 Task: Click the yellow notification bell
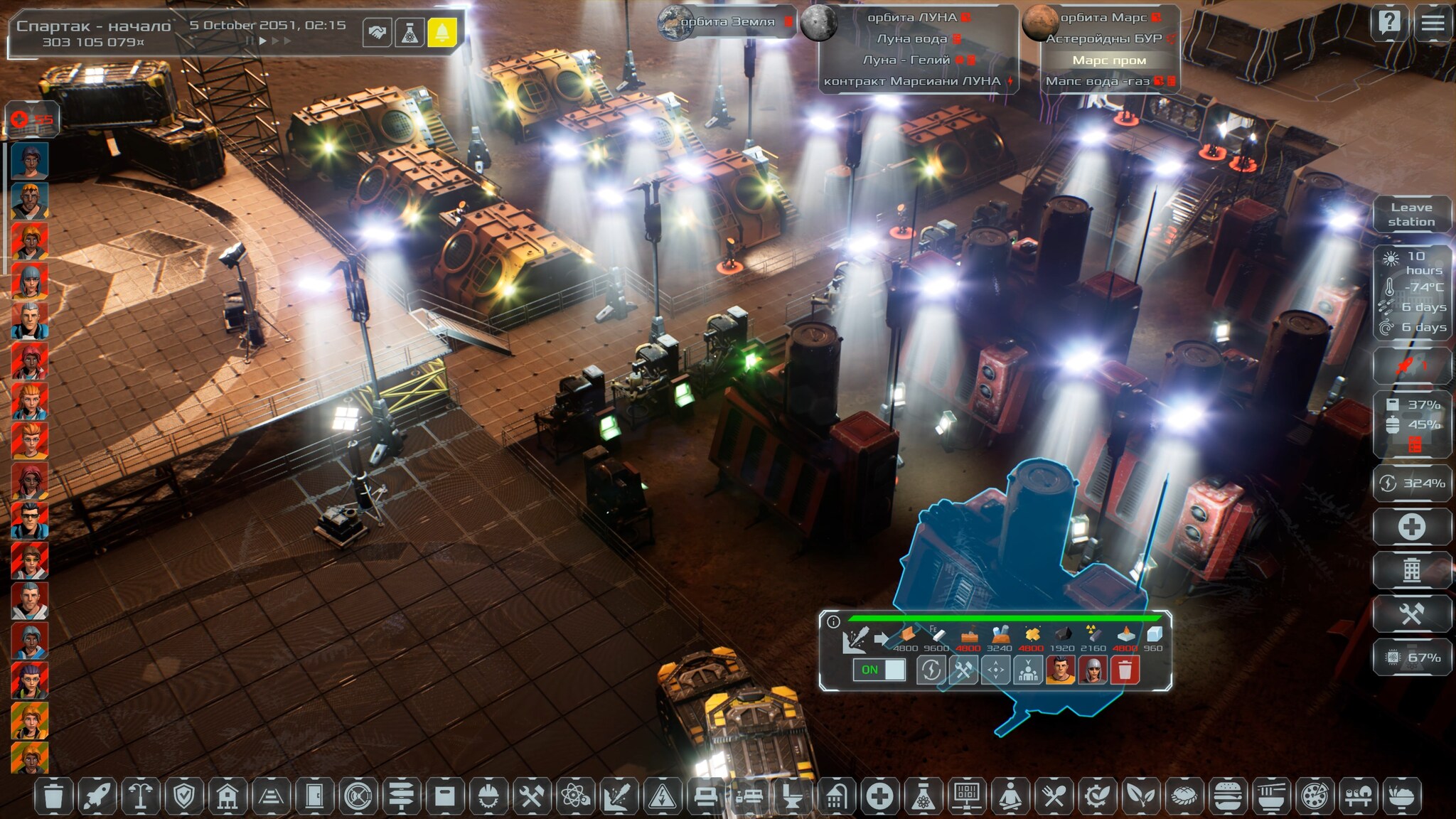pyautogui.click(x=441, y=33)
